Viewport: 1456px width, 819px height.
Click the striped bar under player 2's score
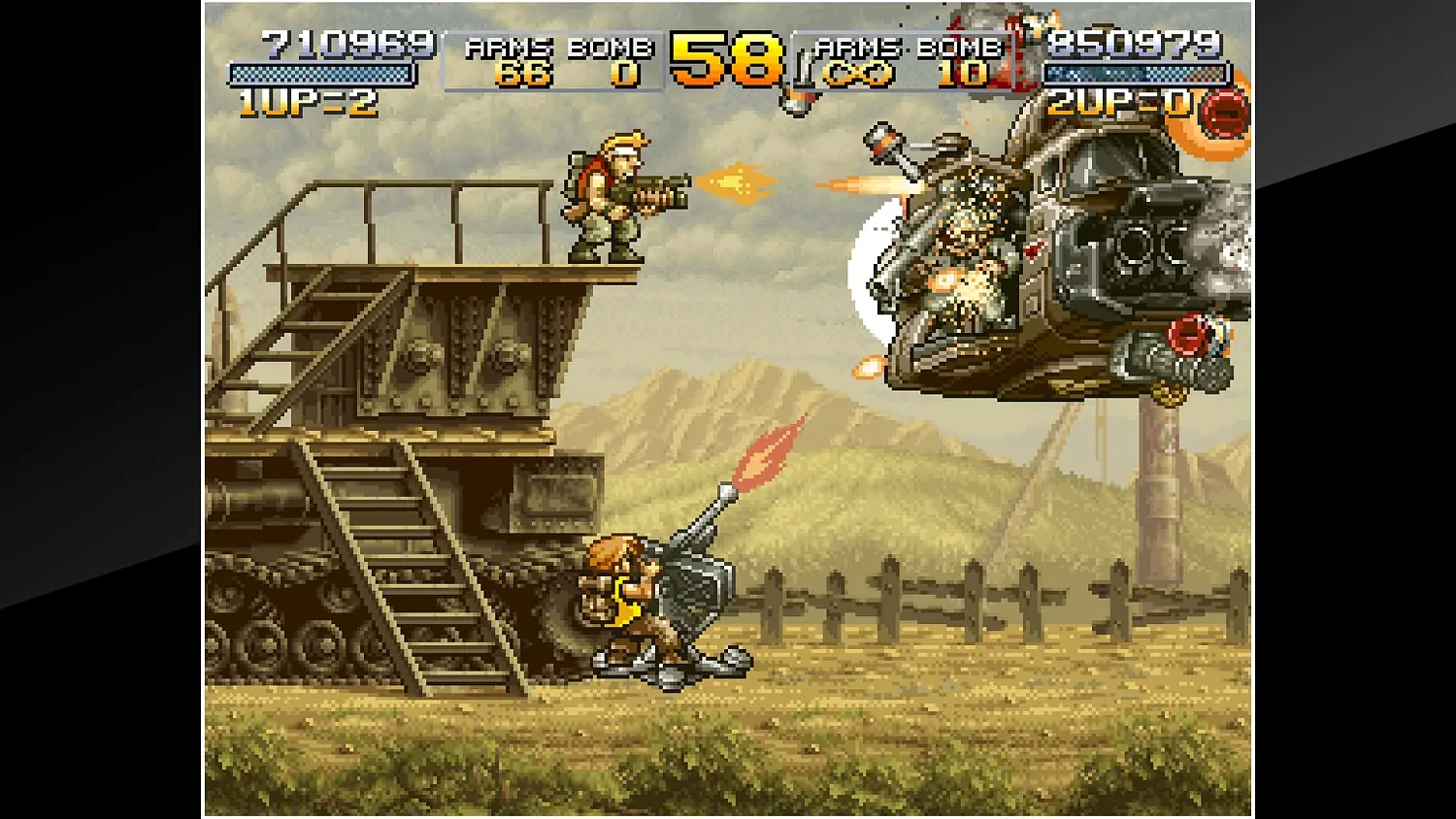pos(1134,71)
